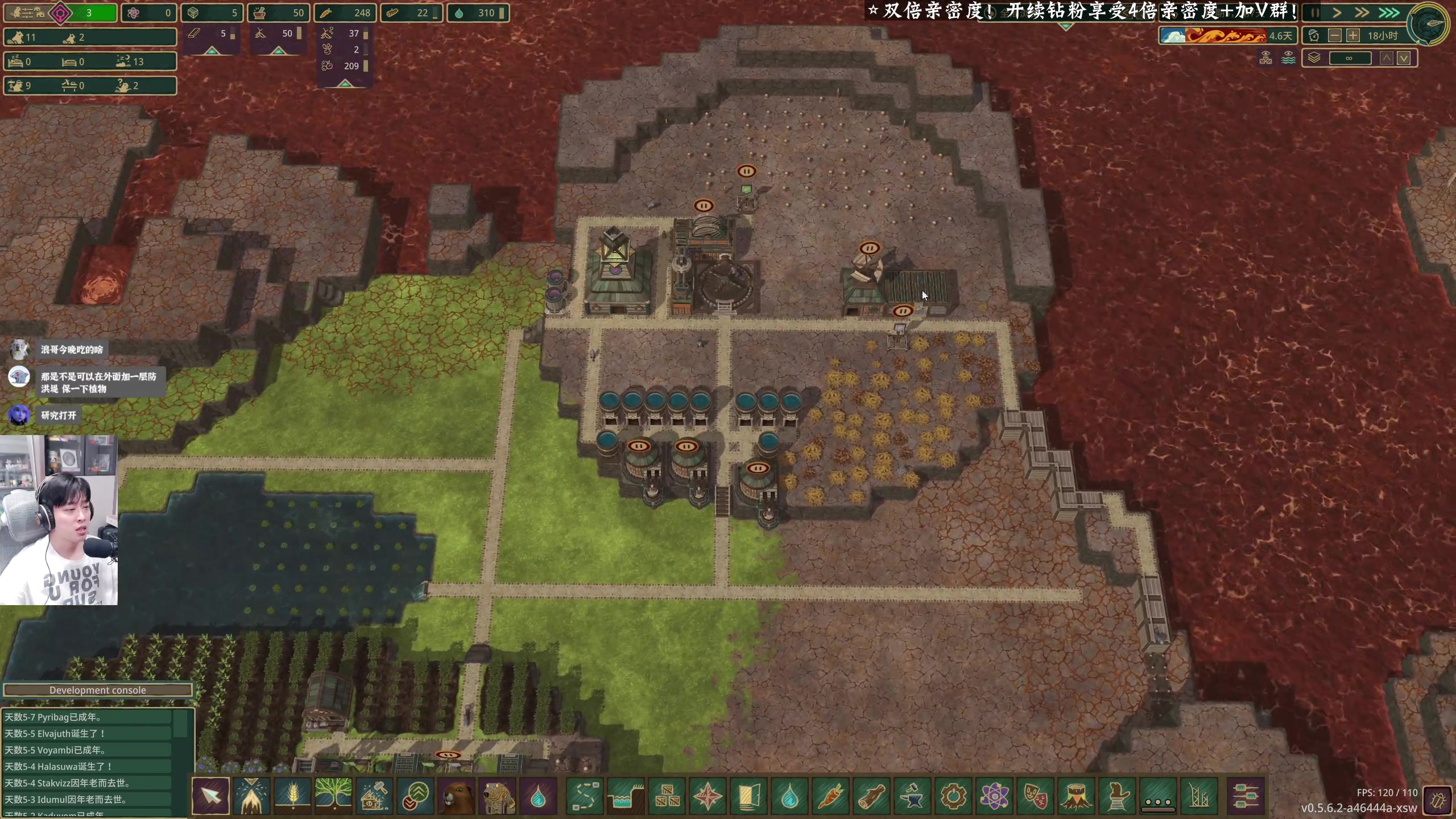
Task: Pause the game speed
Action: coord(1314,13)
